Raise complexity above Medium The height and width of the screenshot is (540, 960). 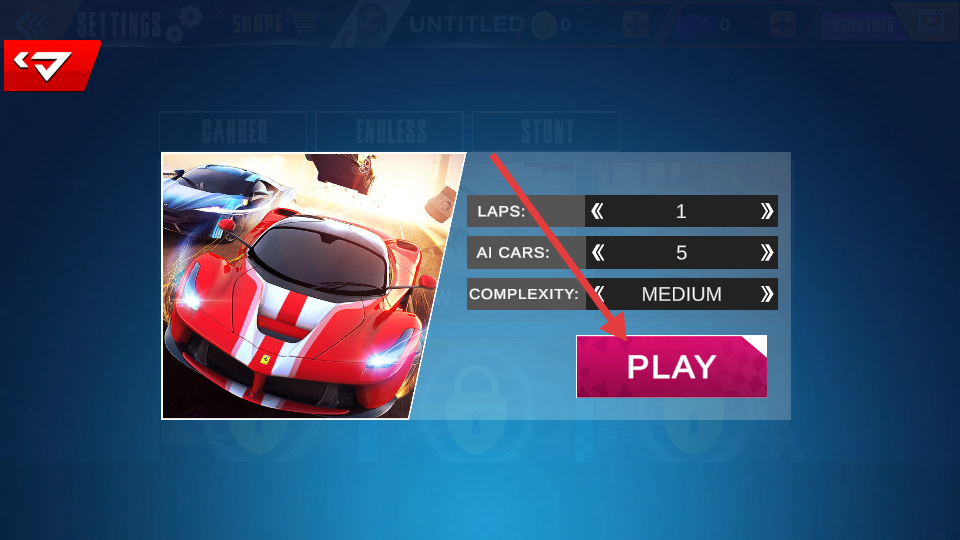pyautogui.click(x=766, y=294)
